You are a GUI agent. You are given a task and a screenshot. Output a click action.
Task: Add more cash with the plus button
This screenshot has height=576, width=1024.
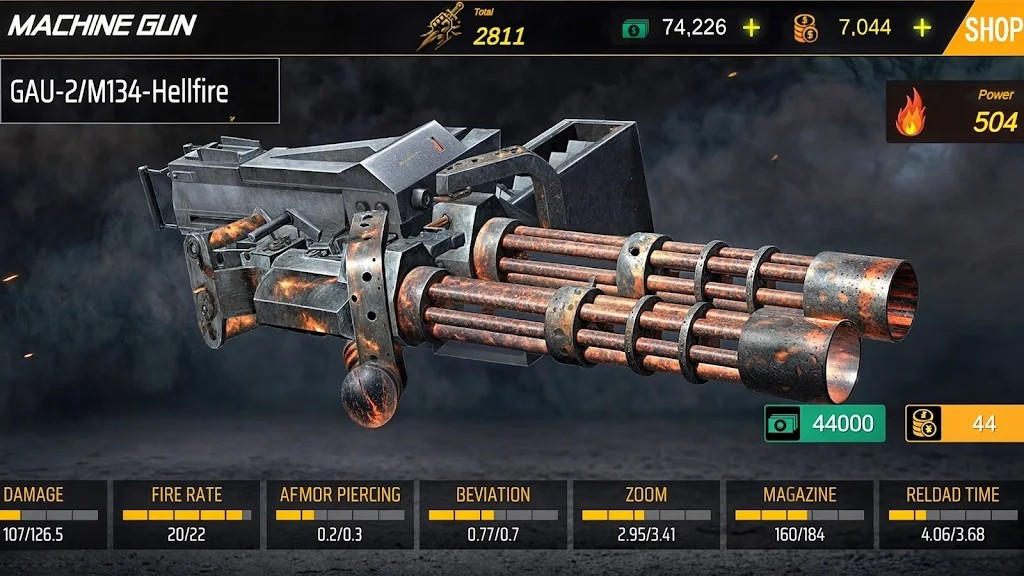tap(751, 28)
